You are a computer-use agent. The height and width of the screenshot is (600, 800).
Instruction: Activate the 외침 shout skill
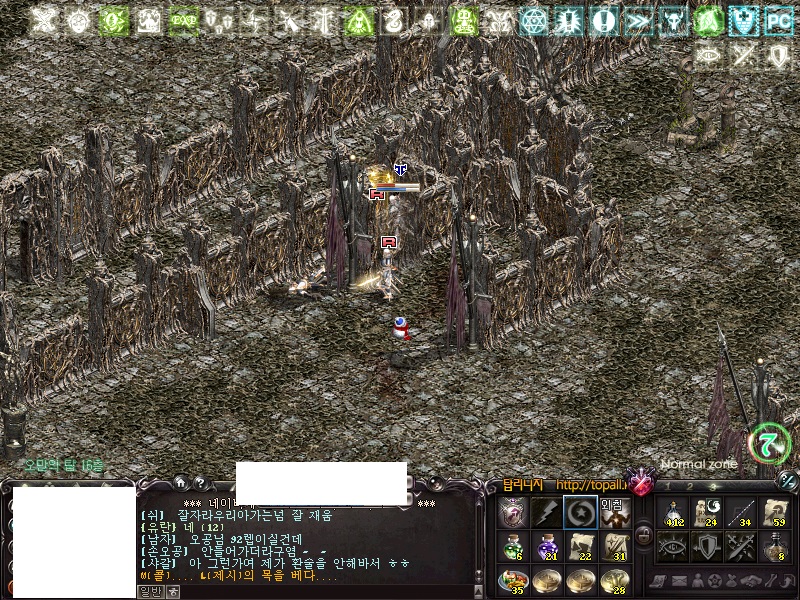[x=614, y=512]
